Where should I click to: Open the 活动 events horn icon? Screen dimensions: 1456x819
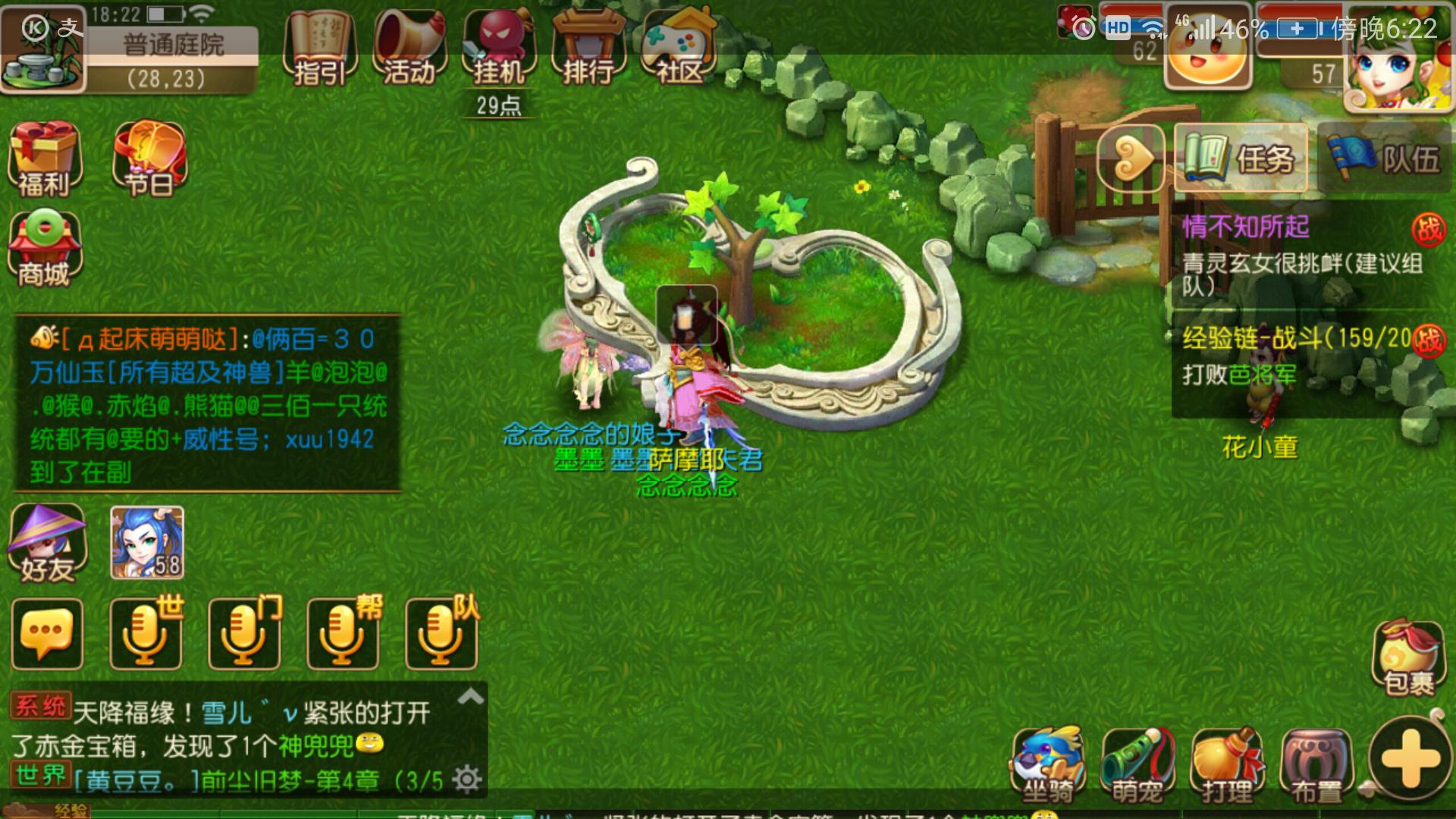pyautogui.click(x=409, y=48)
